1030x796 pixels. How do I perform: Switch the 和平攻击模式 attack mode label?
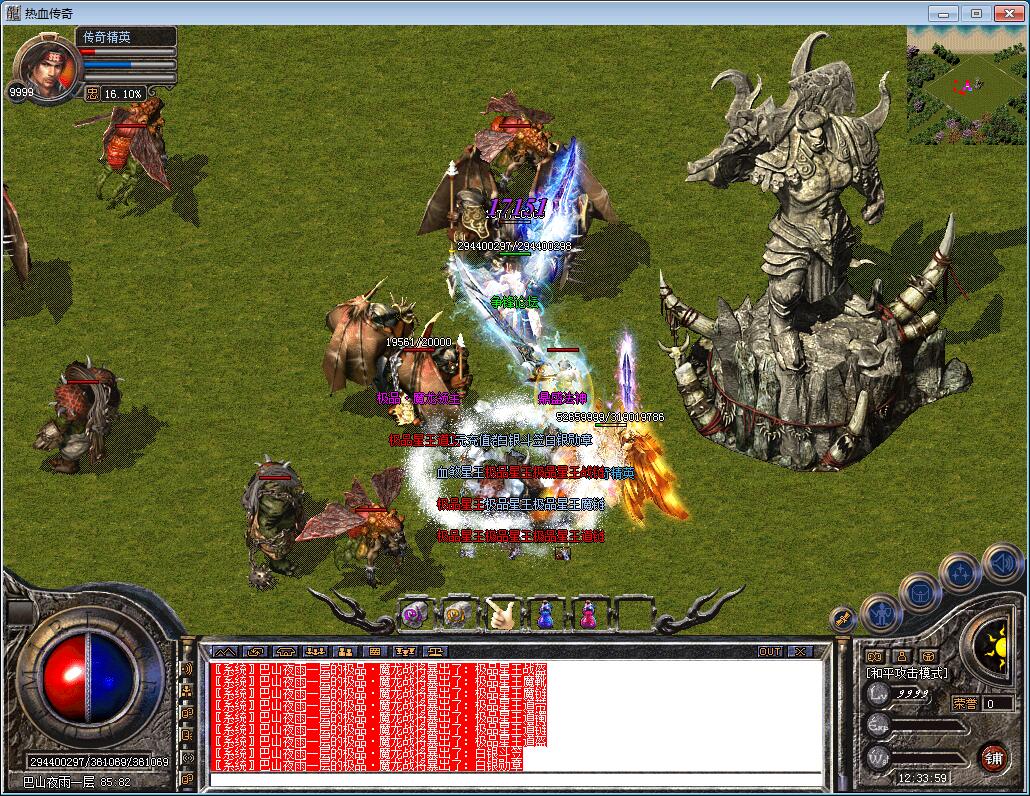(907, 673)
